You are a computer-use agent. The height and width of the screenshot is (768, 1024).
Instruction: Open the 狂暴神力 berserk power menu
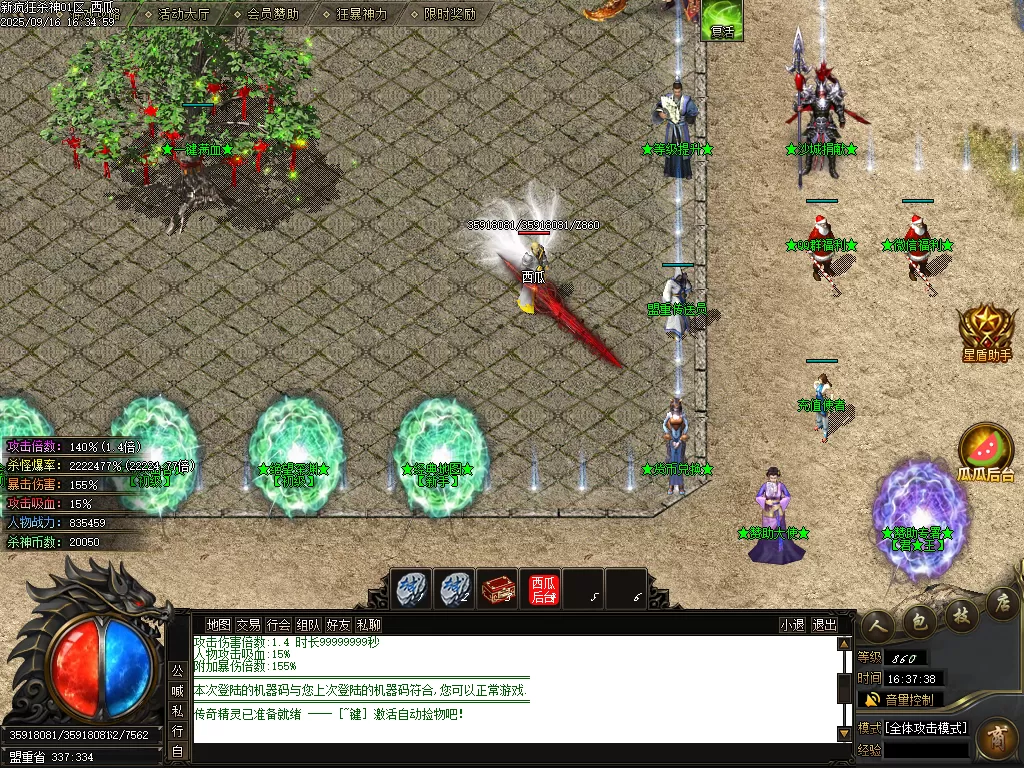(360, 14)
